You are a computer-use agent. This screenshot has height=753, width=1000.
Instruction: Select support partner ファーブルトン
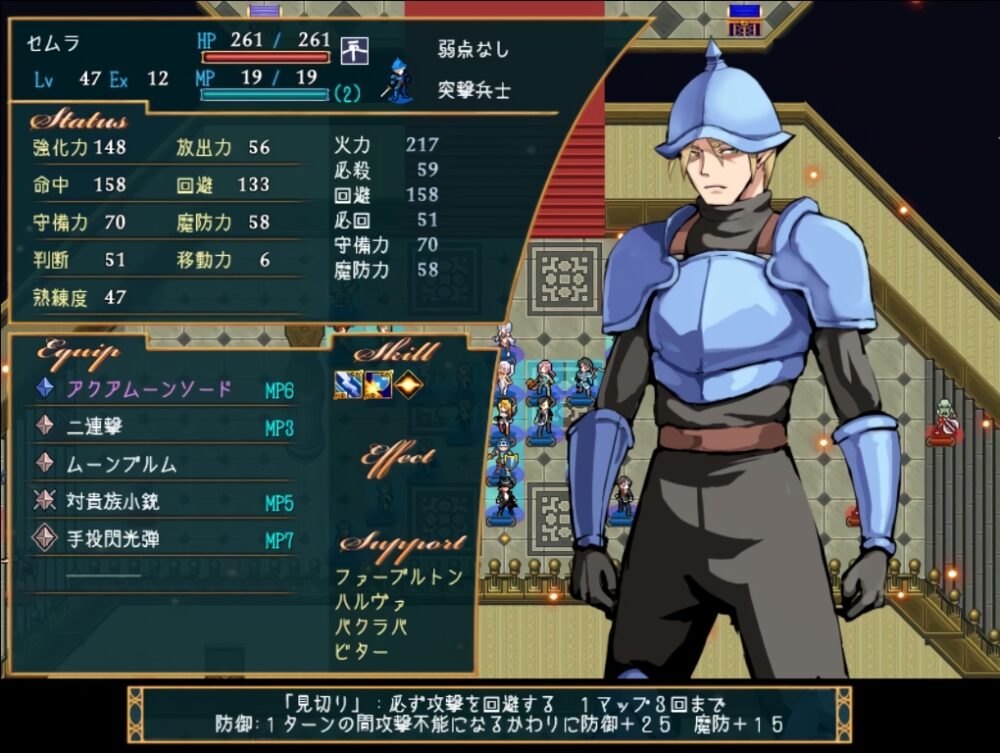tap(399, 577)
